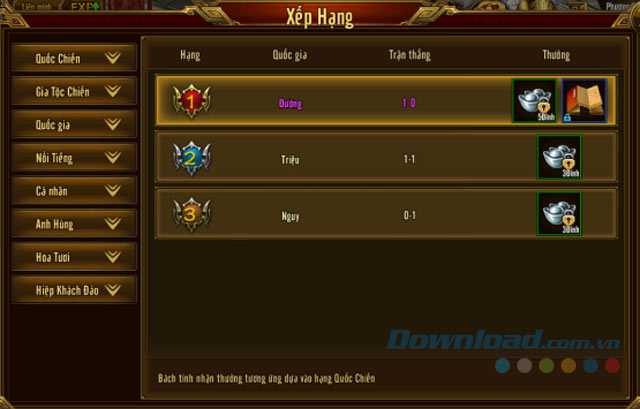Screen dimensions: 640x409
Task: Open Hiệp Khách Đảo rankings
Action: coord(74,290)
